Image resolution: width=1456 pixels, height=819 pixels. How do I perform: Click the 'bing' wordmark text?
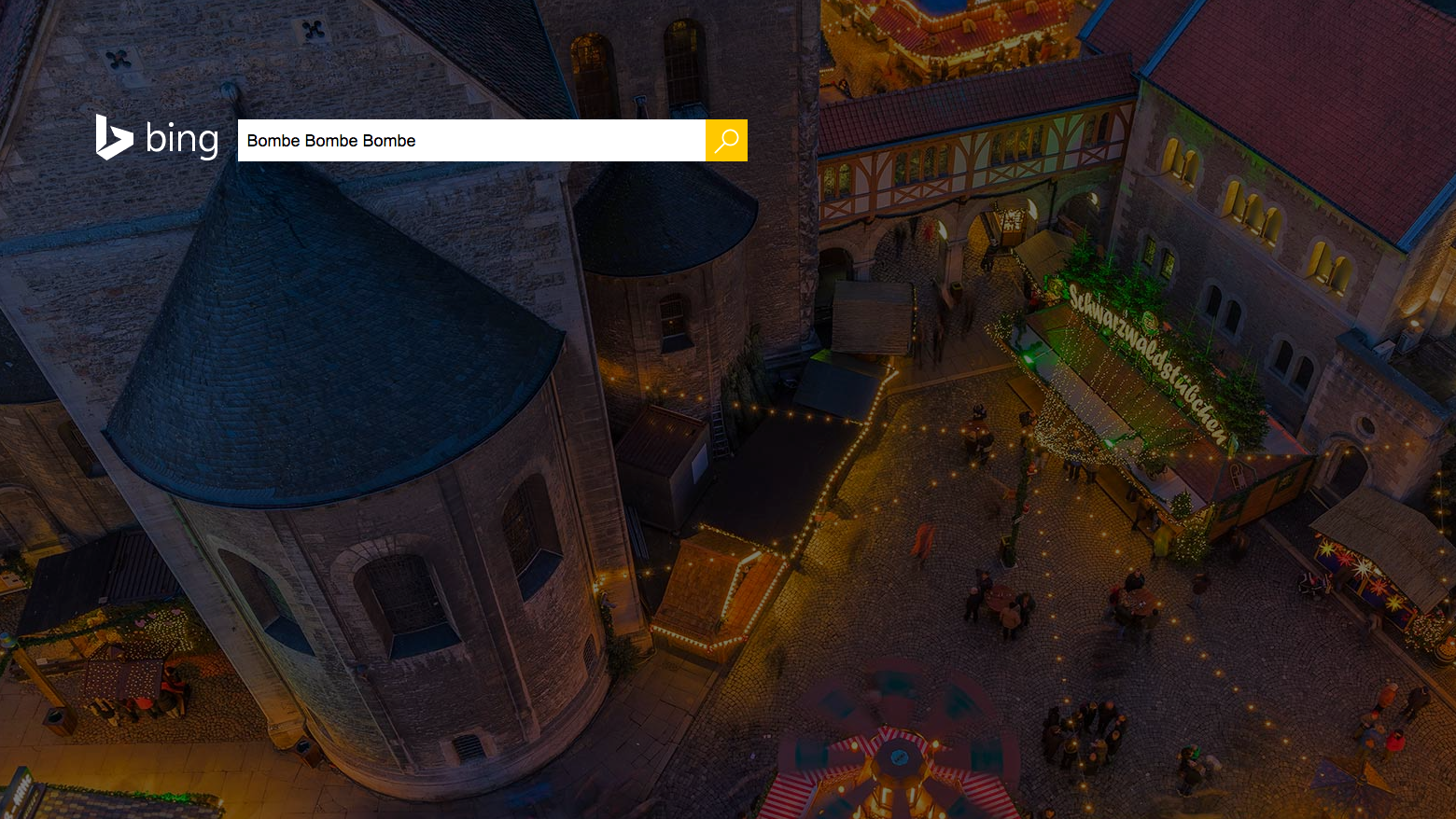pos(183,140)
